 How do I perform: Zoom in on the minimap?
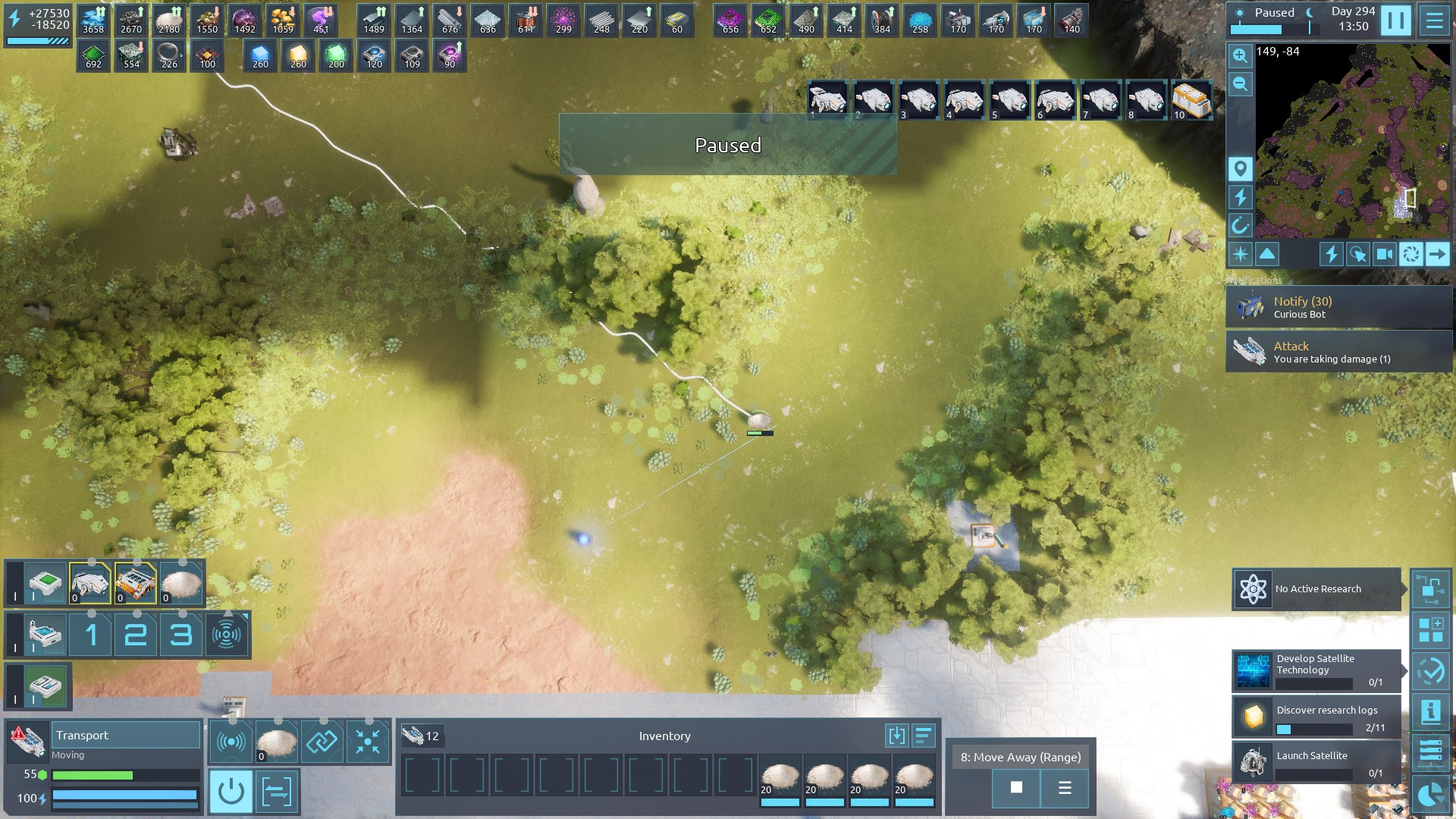click(x=1240, y=55)
